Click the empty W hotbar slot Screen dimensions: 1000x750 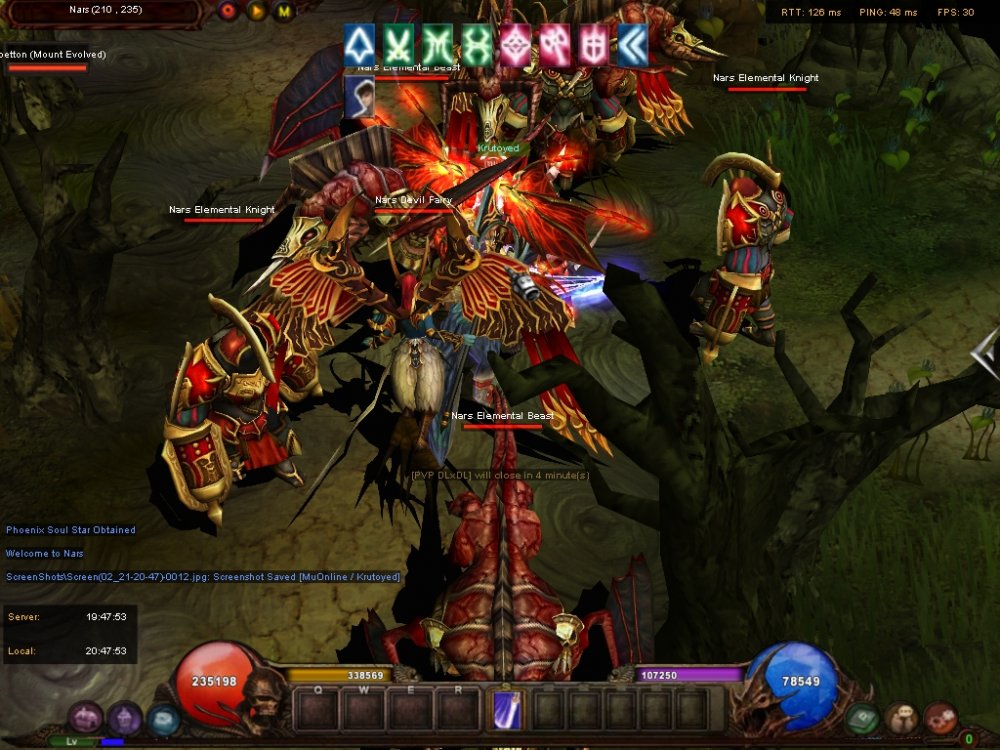[364, 711]
